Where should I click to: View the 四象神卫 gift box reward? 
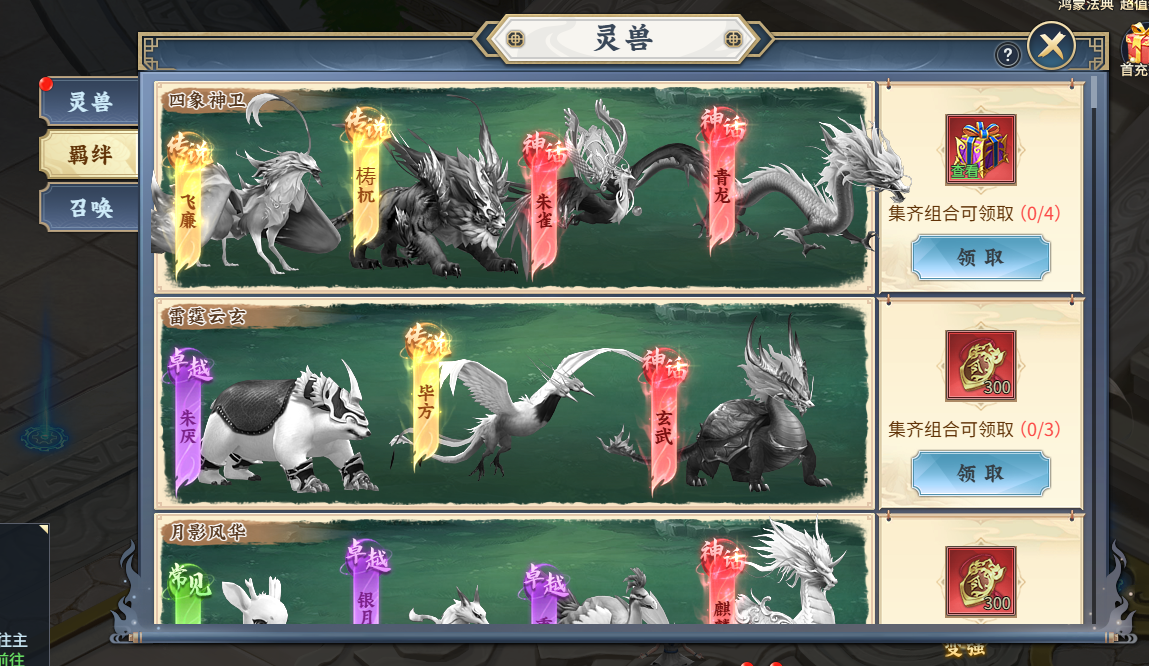[980, 149]
